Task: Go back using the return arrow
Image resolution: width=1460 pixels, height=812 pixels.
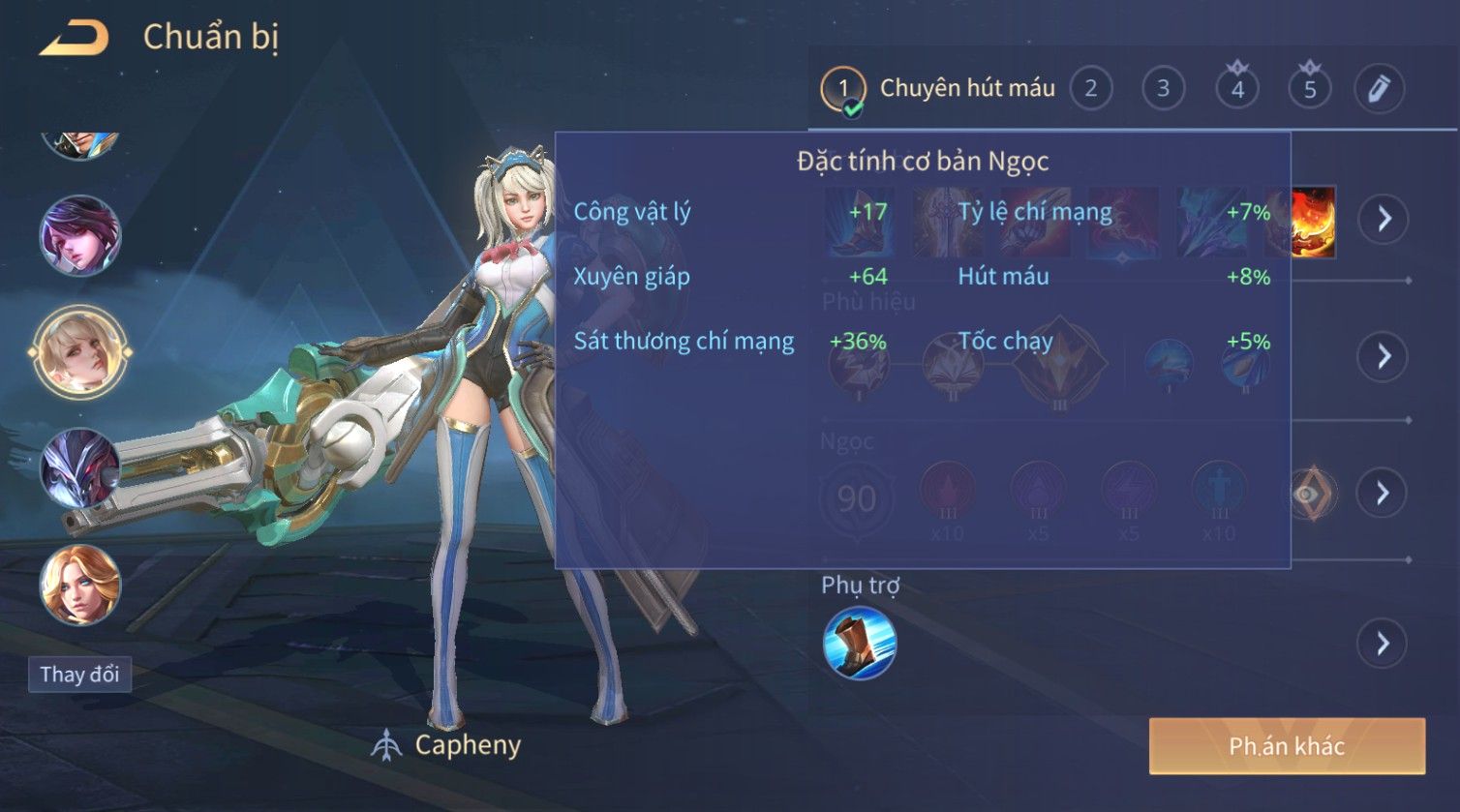Action: point(75,39)
